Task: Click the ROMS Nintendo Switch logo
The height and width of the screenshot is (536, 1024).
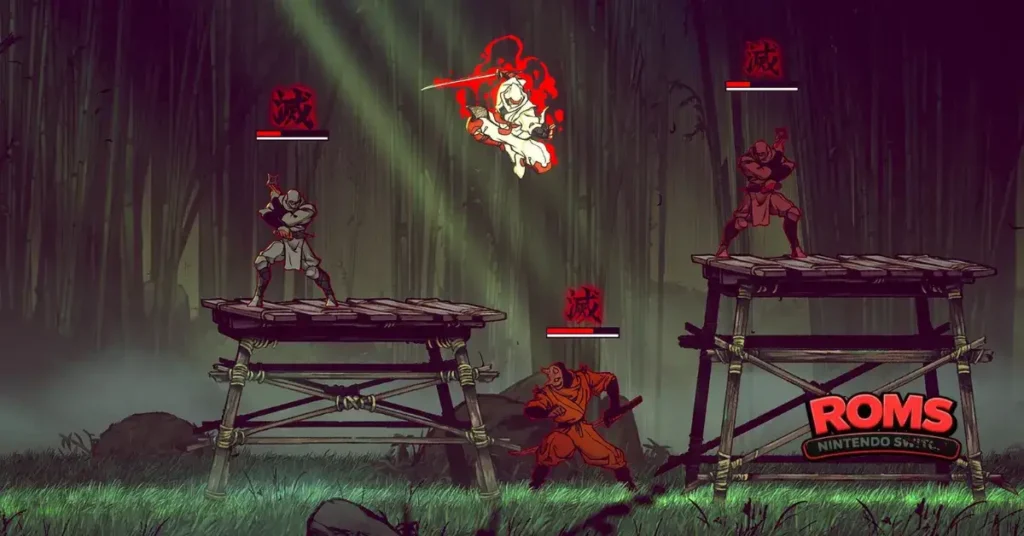Action: pyautogui.click(x=882, y=427)
